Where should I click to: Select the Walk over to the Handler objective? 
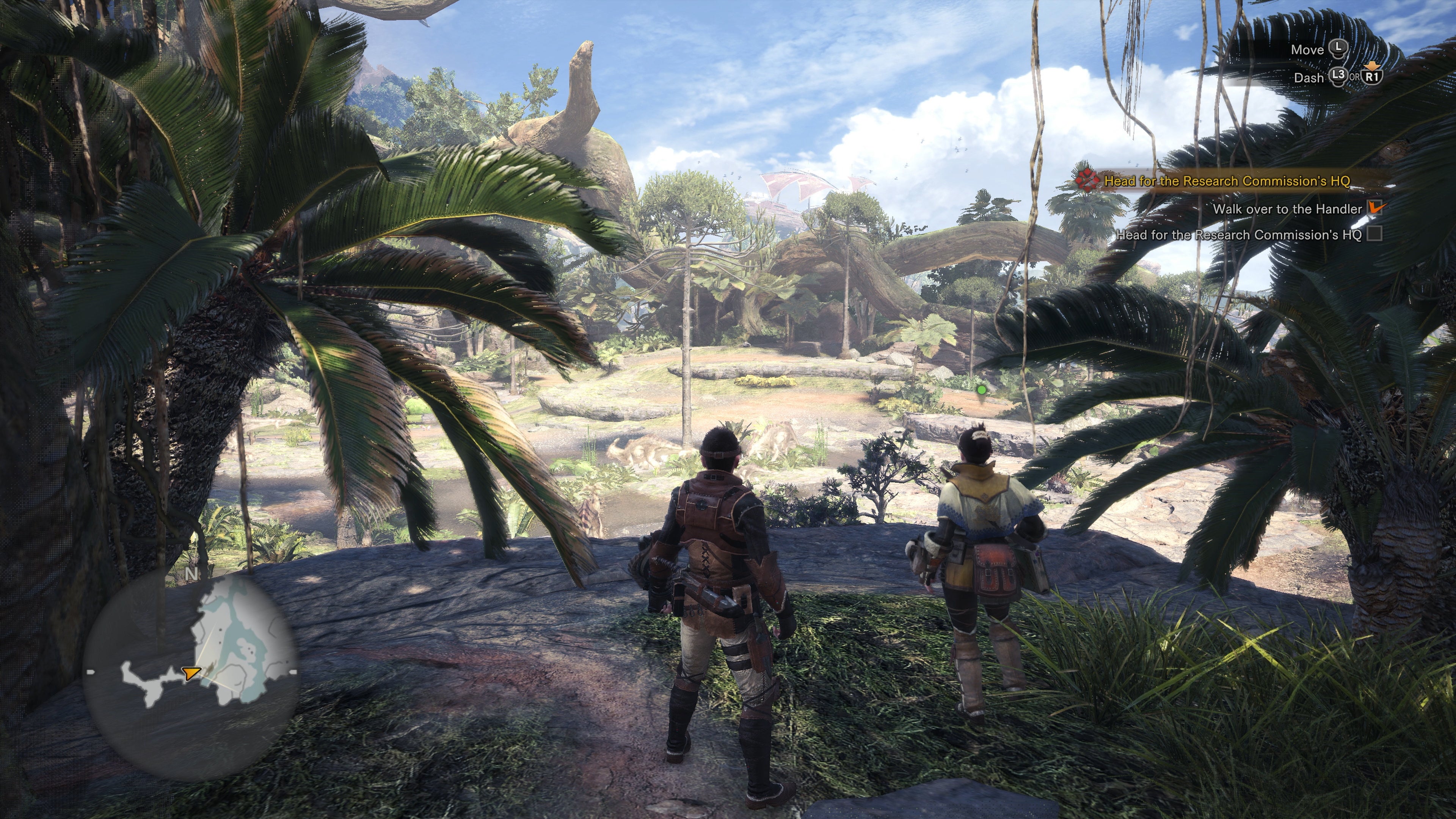click(1287, 209)
